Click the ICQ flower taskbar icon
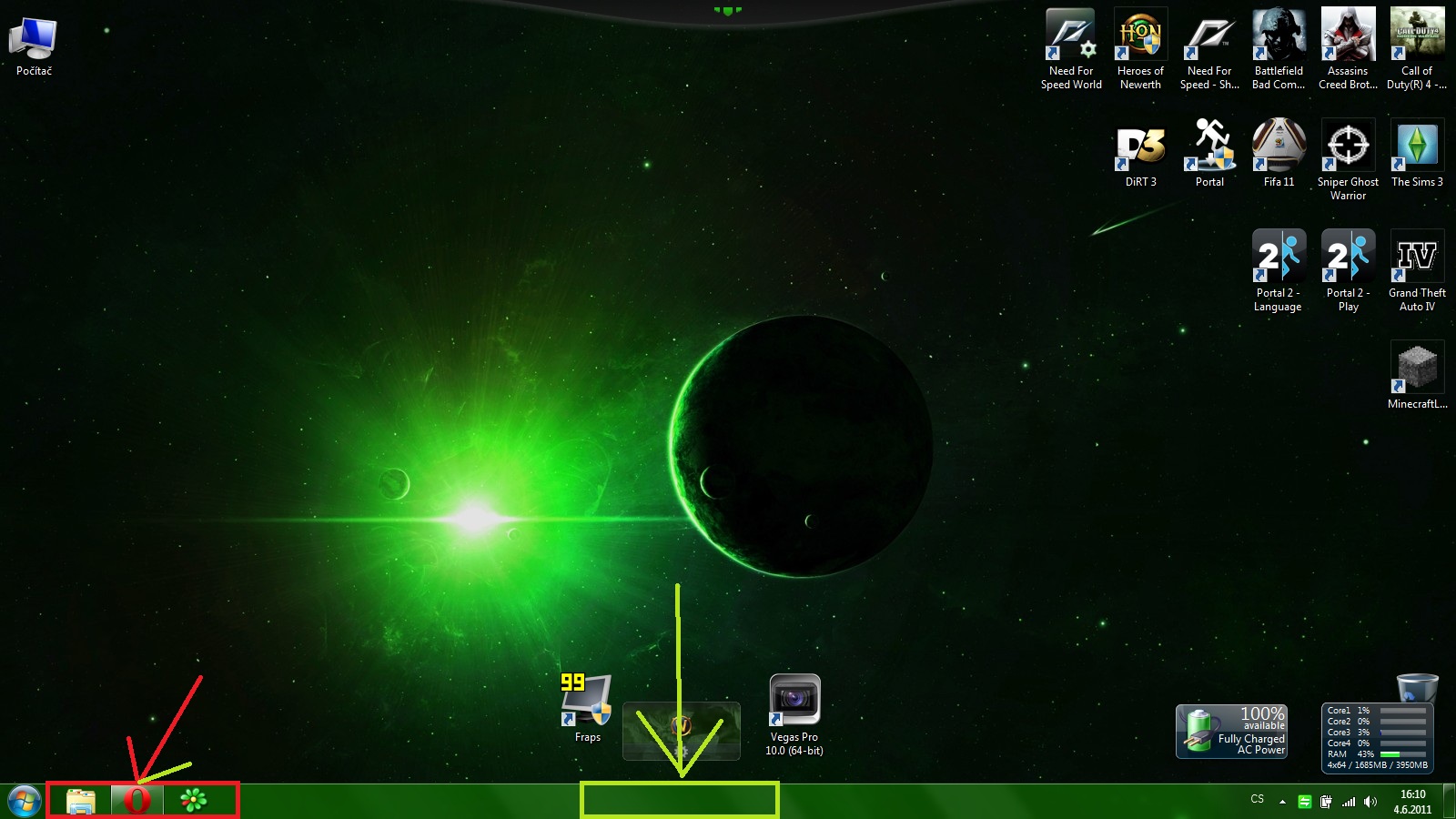Screen dimensions: 1456x819 193,801
